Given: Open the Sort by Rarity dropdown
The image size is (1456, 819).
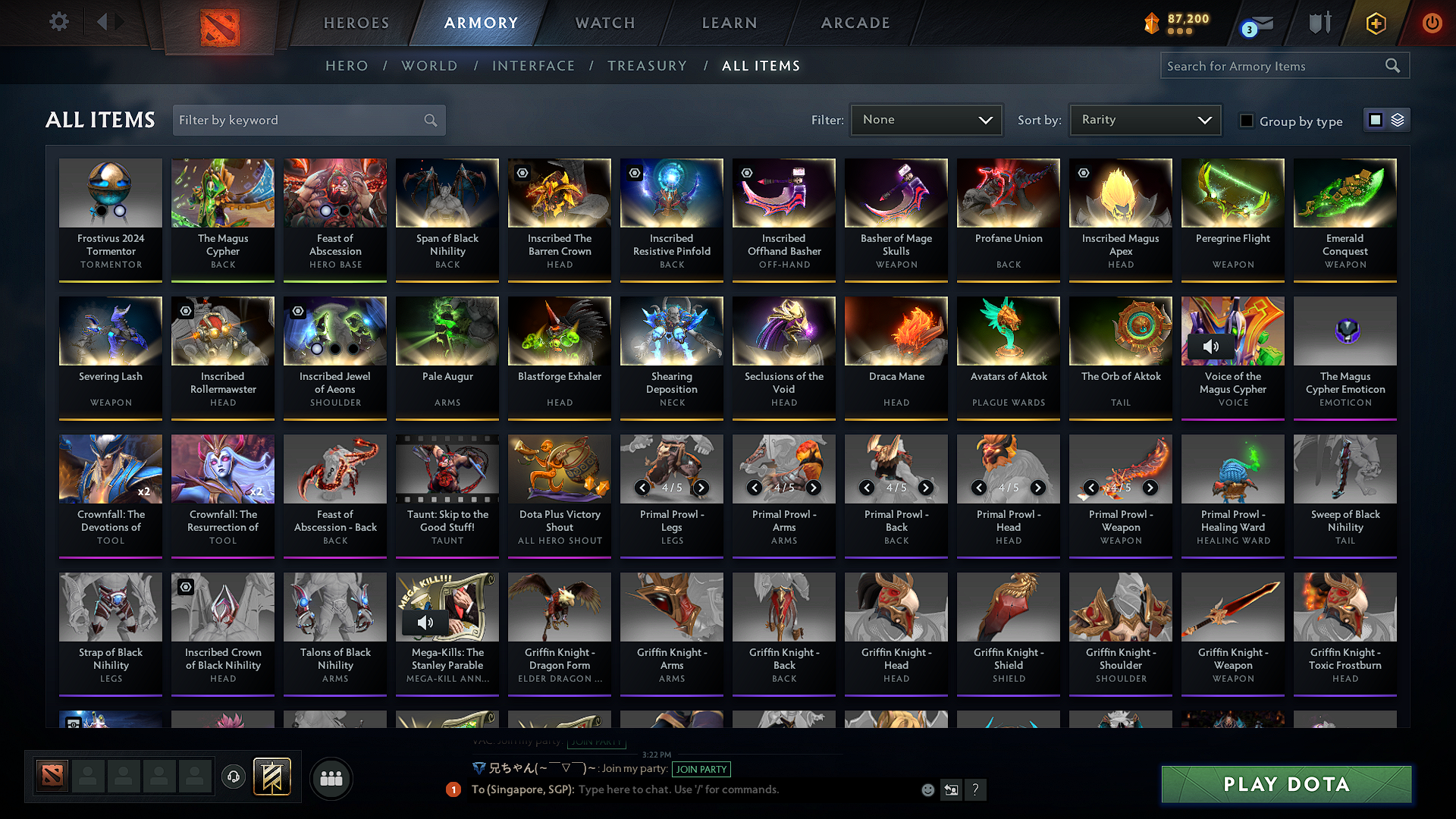Looking at the screenshot, I should point(1144,119).
